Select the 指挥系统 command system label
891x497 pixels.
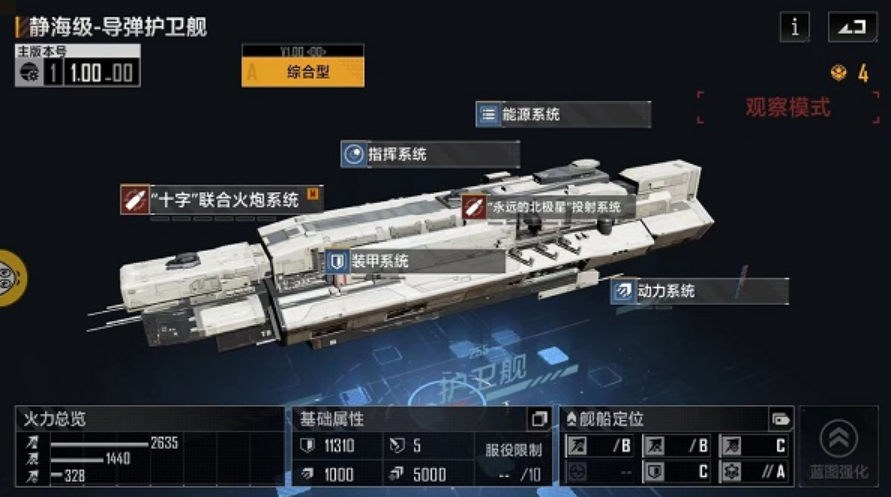pos(430,154)
